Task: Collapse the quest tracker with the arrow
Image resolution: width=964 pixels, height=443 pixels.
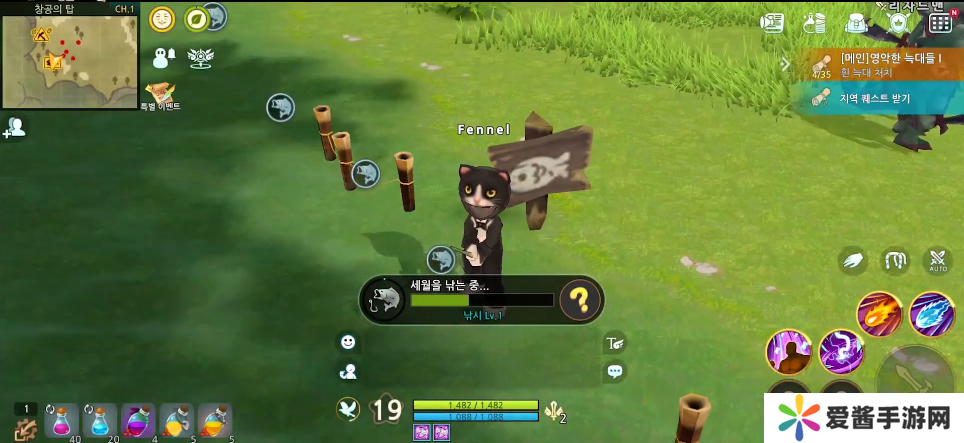Action: [x=786, y=65]
